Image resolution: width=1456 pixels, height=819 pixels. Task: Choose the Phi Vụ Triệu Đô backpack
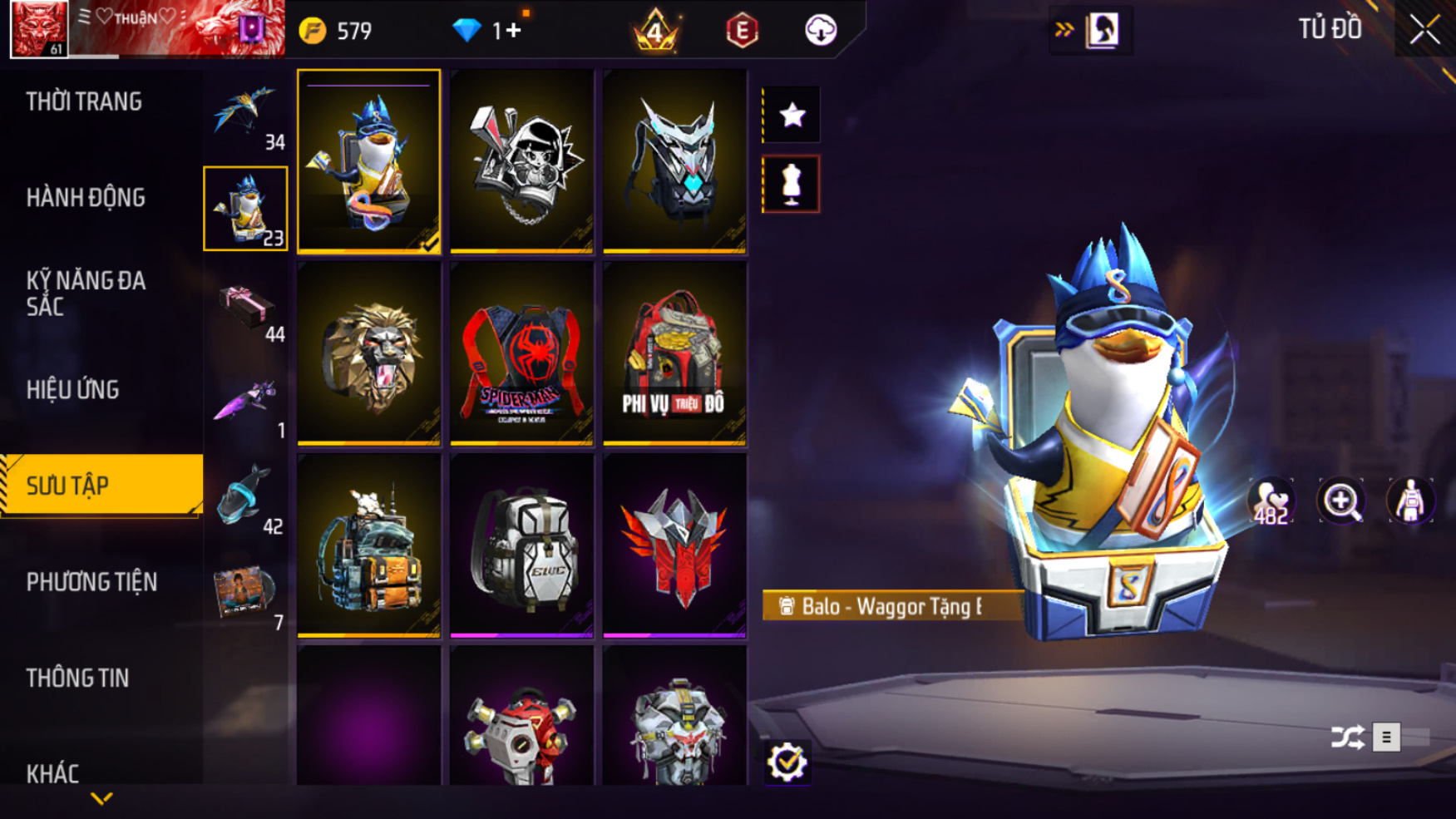coord(674,353)
